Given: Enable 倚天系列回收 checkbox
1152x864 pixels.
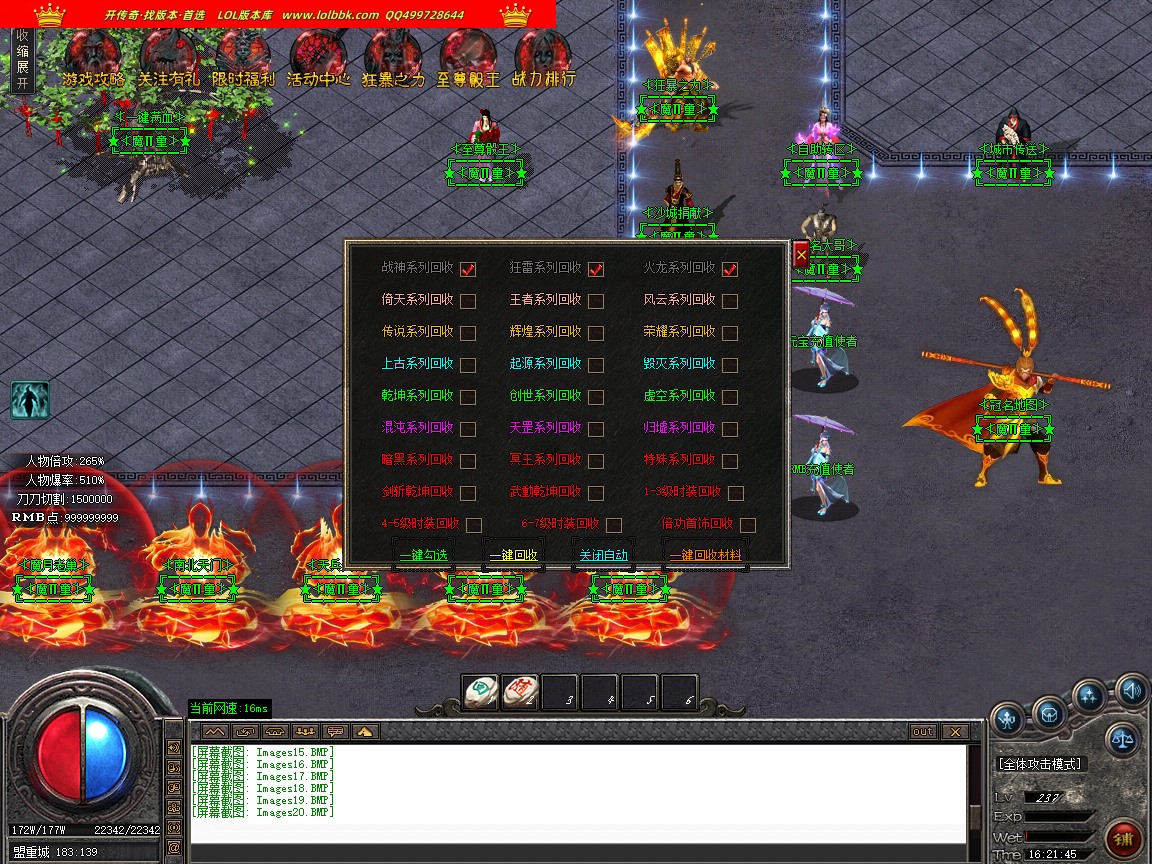Looking at the screenshot, I should tap(468, 301).
